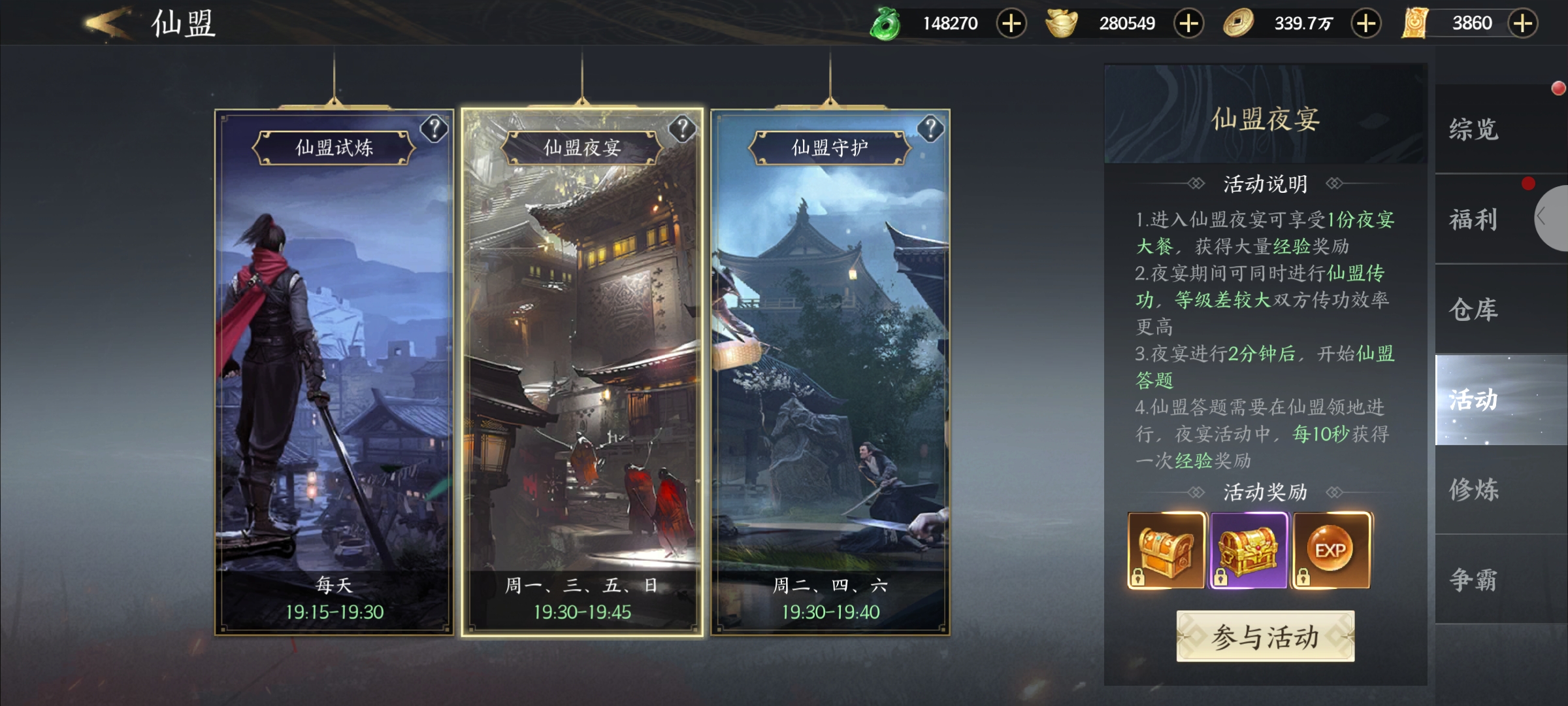The width and height of the screenshot is (1568, 706).
Task: Show help for 仙盟守护 via question mark
Action: tap(930, 129)
